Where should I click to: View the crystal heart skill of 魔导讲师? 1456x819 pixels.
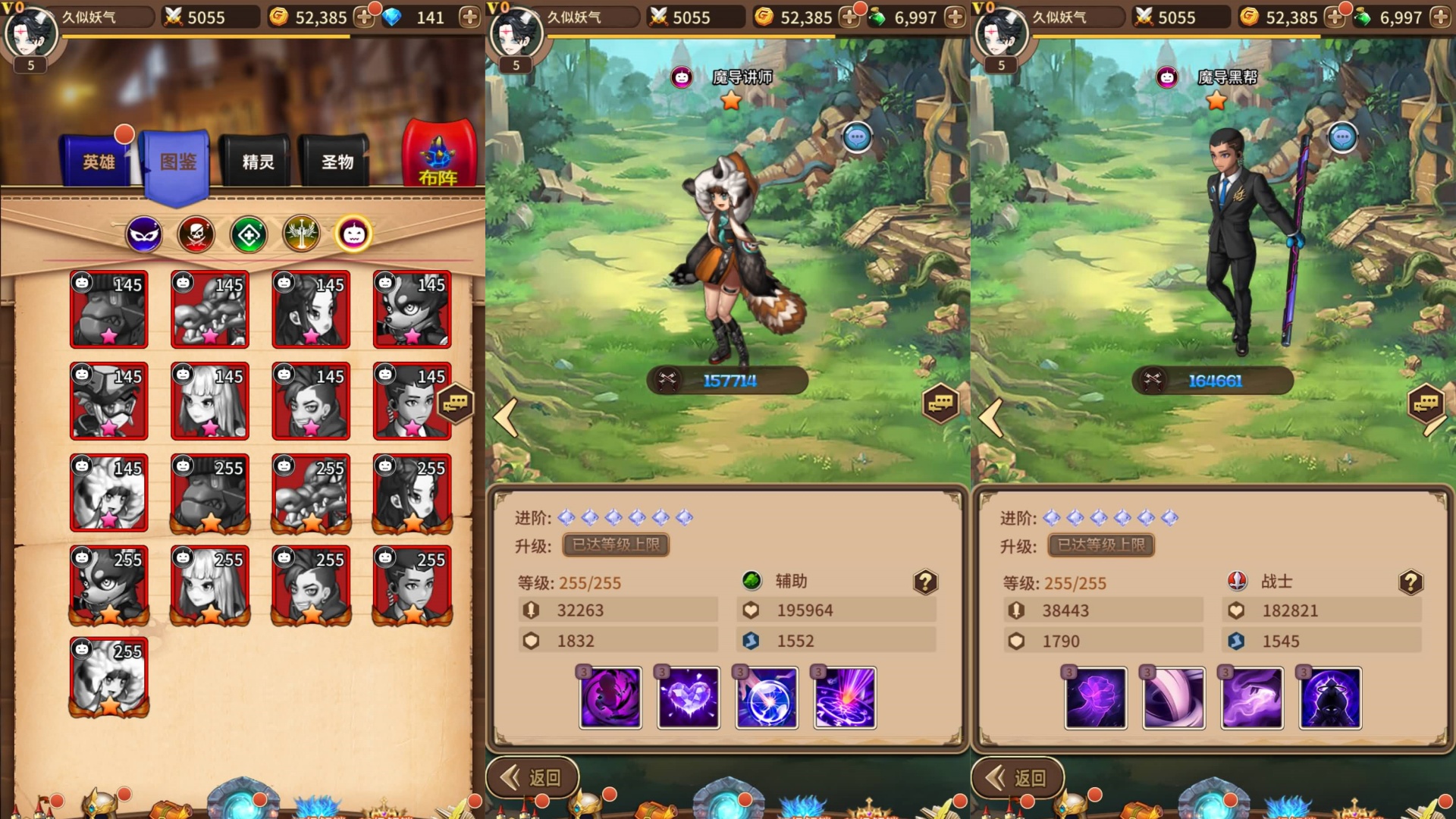point(689,698)
